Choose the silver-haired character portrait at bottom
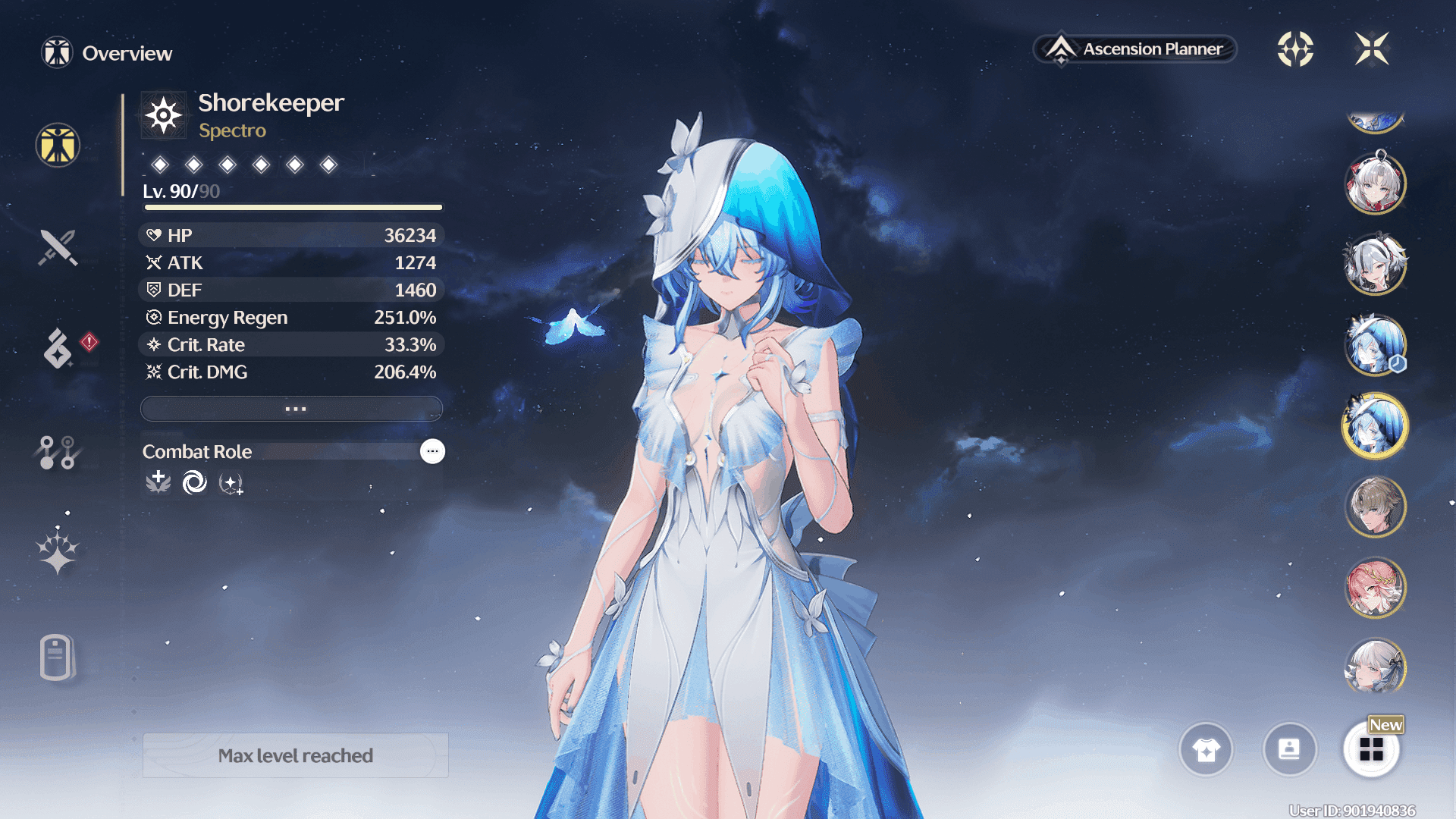This screenshot has height=819, width=1456. click(1375, 667)
